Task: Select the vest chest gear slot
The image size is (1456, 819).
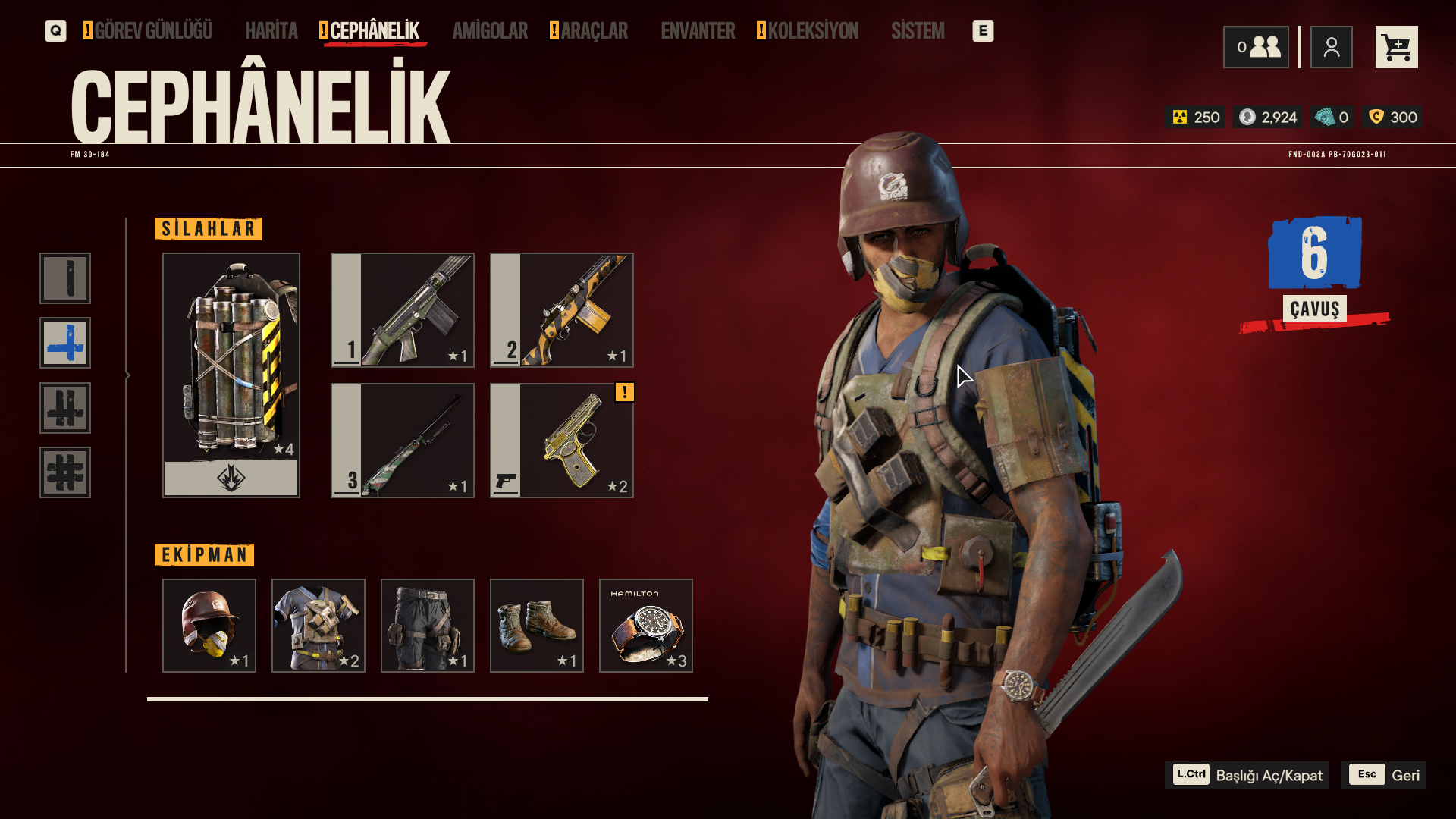Action: point(318,626)
